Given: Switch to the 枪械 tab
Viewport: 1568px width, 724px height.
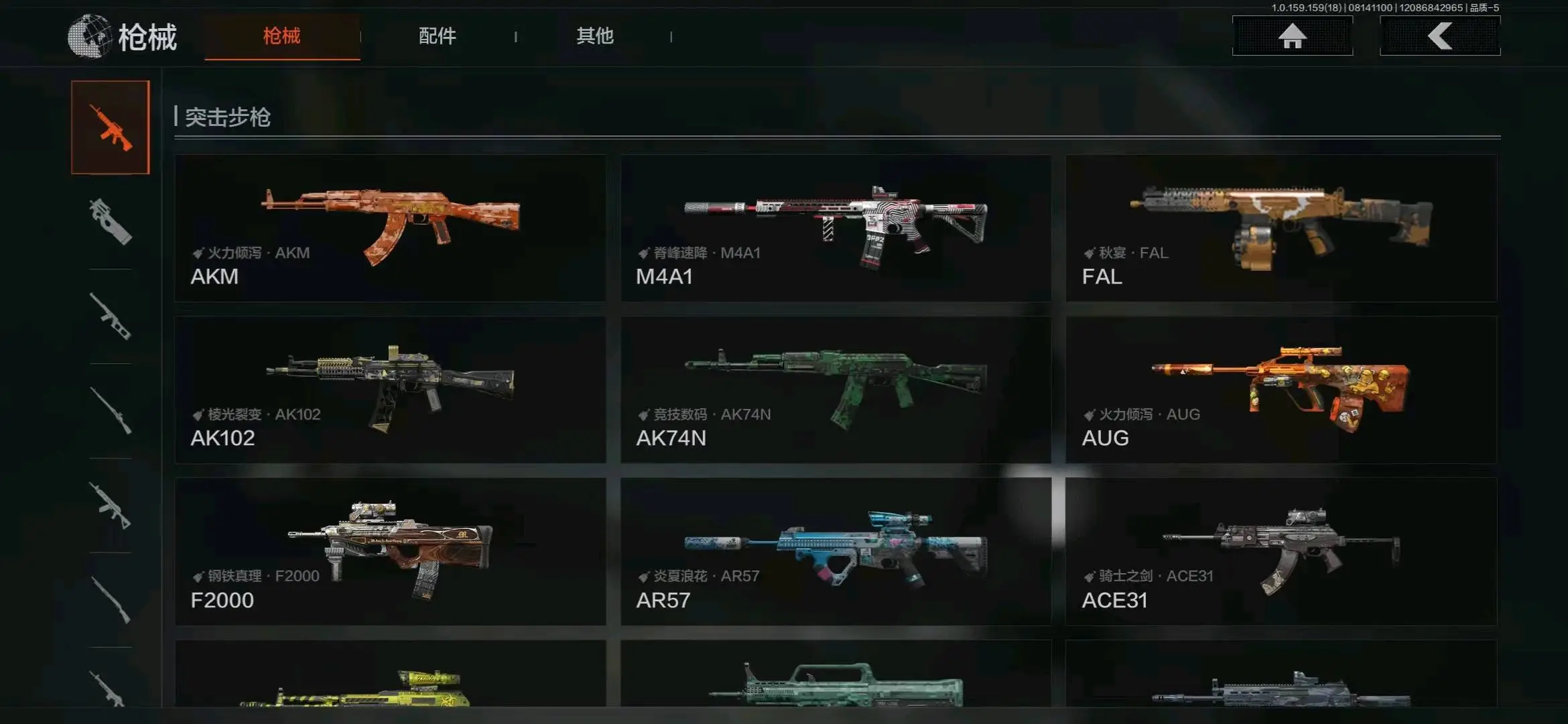Looking at the screenshot, I should pos(281,36).
